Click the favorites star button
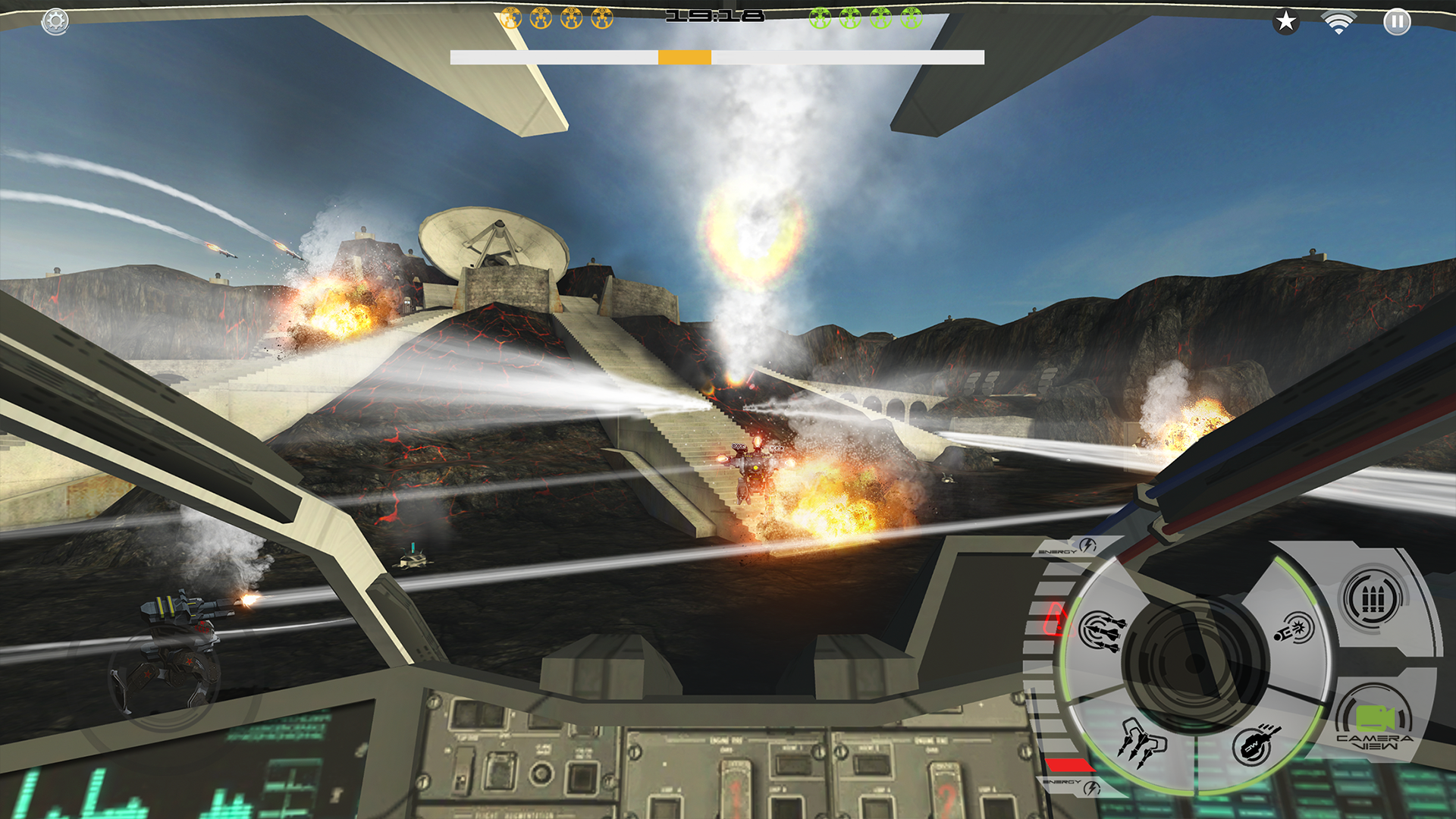This screenshot has width=1456, height=819. pyautogui.click(x=1285, y=23)
